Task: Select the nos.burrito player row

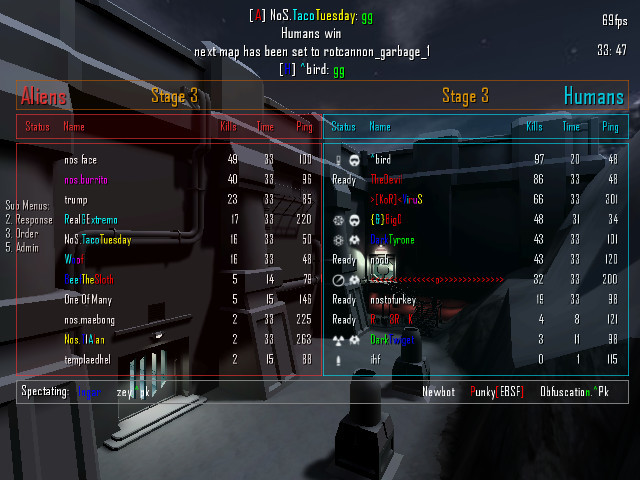Action: (x=86, y=179)
